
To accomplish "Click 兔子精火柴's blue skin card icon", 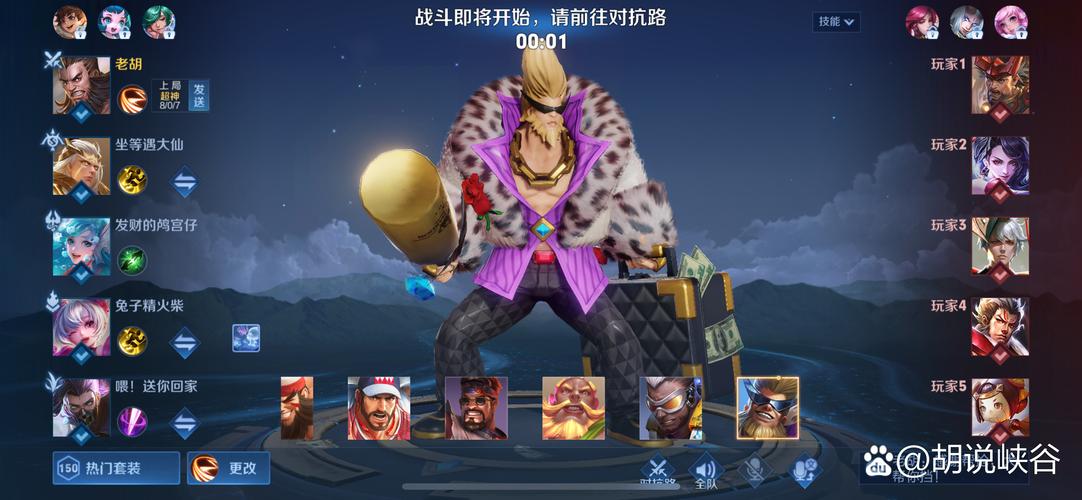I will pos(246,338).
